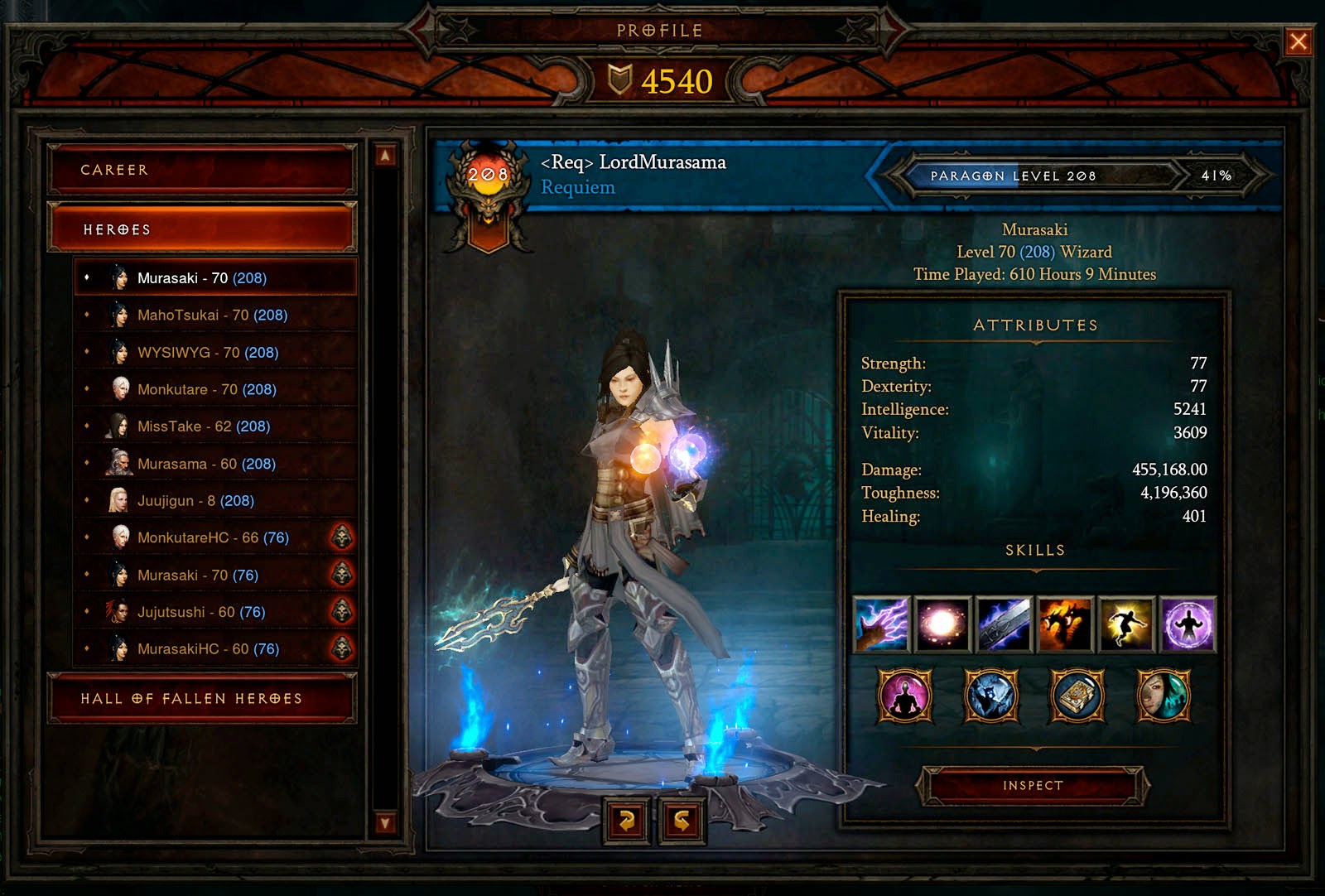The image size is (1325, 896).
Task: Select the purple lightning hand skill icon
Action: coord(881,624)
